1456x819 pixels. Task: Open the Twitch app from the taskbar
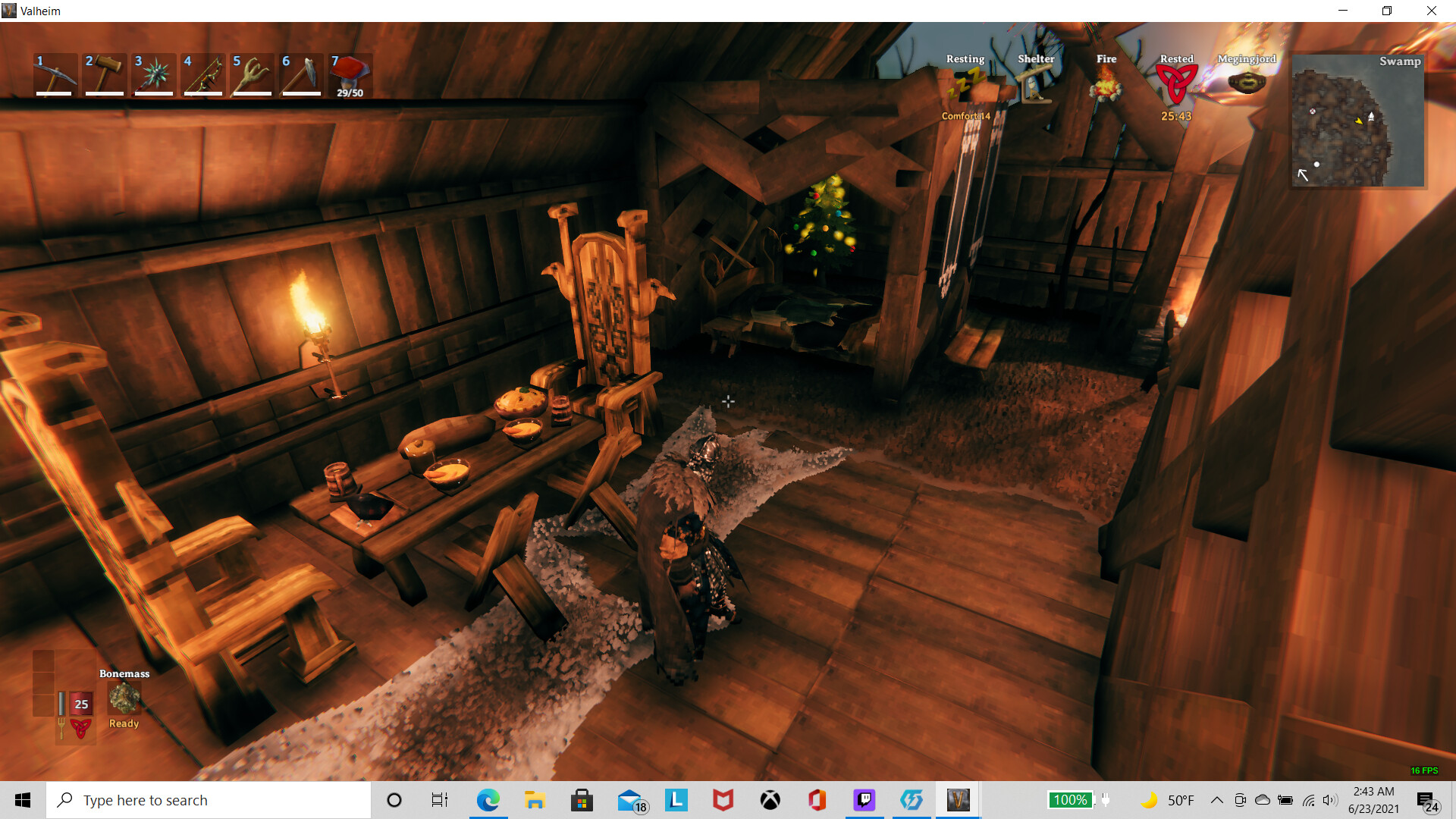click(x=864, y=800)
